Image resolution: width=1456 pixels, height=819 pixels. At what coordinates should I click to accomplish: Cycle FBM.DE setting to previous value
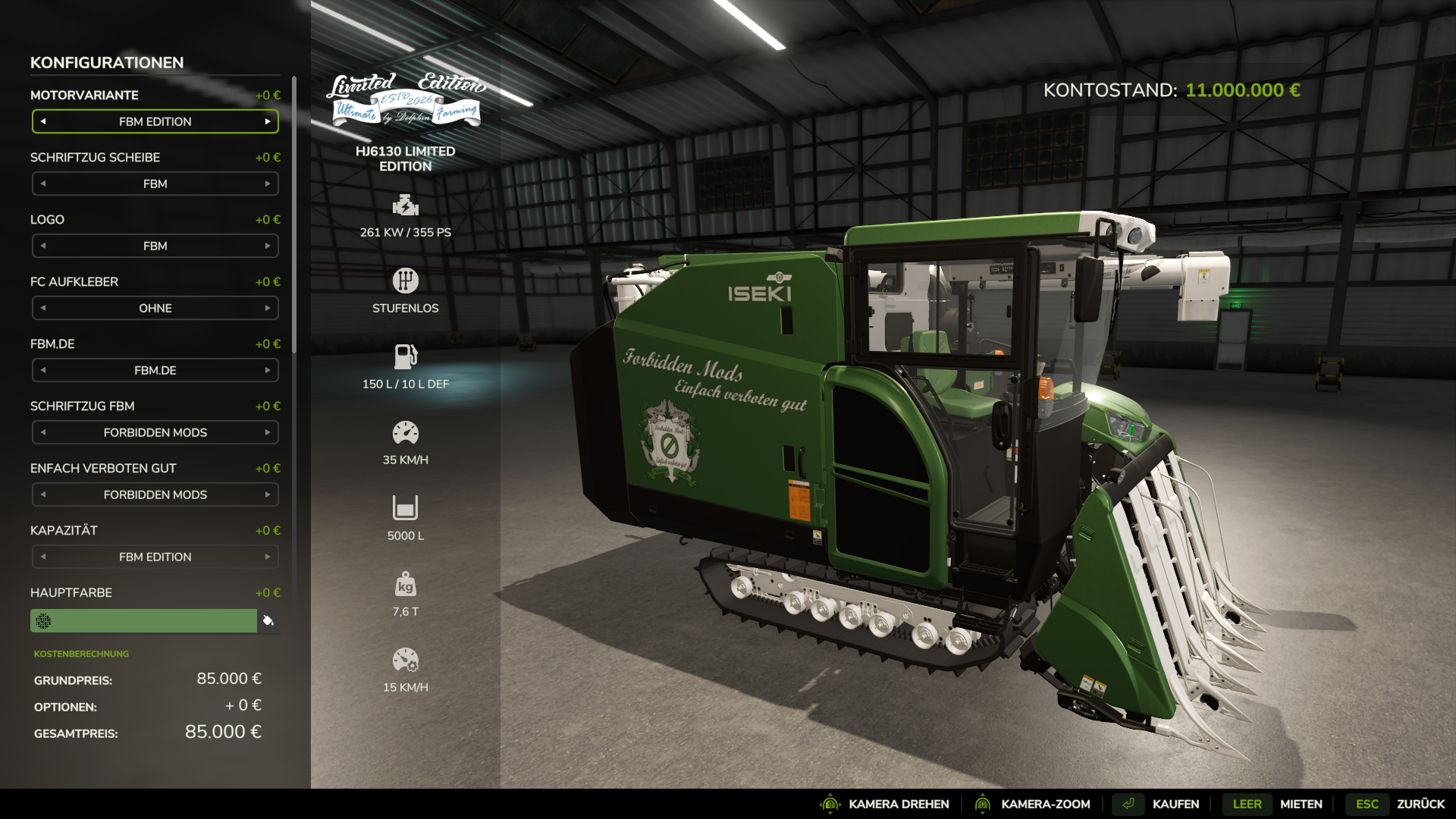pyautogui.click(x=43, y=370)
